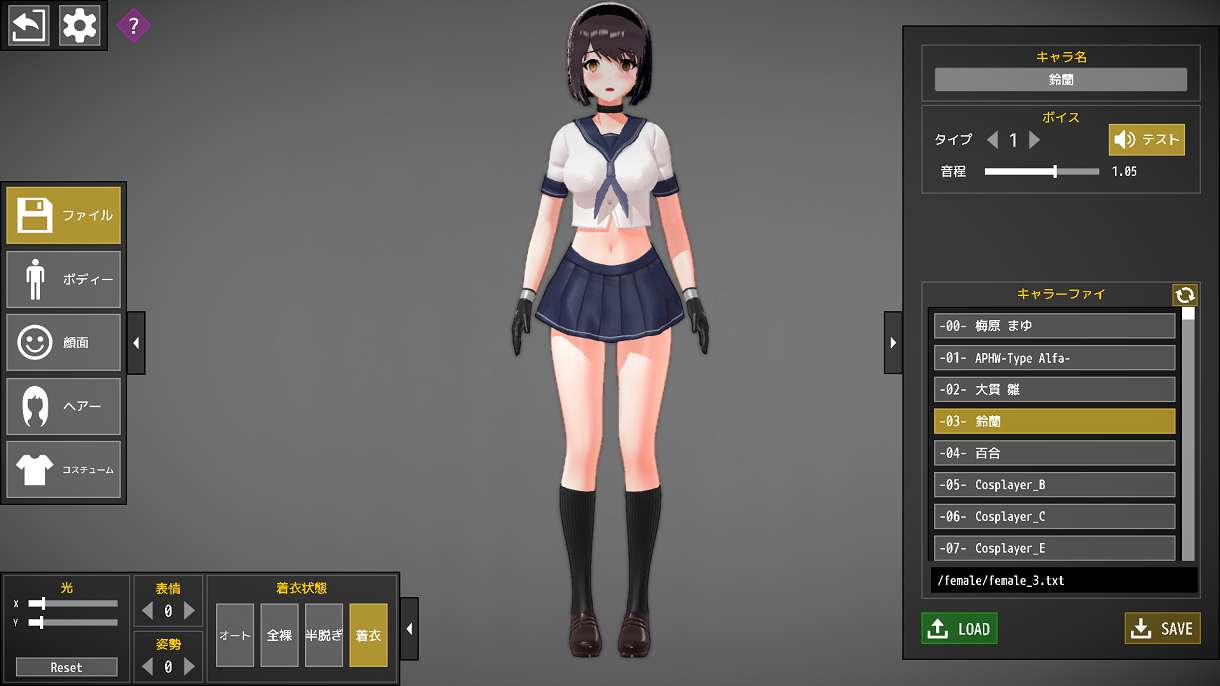Save the character with SAVE
Image resolution: width=1220 pixels, height=686 pixels.
[x=1162, y=628]
